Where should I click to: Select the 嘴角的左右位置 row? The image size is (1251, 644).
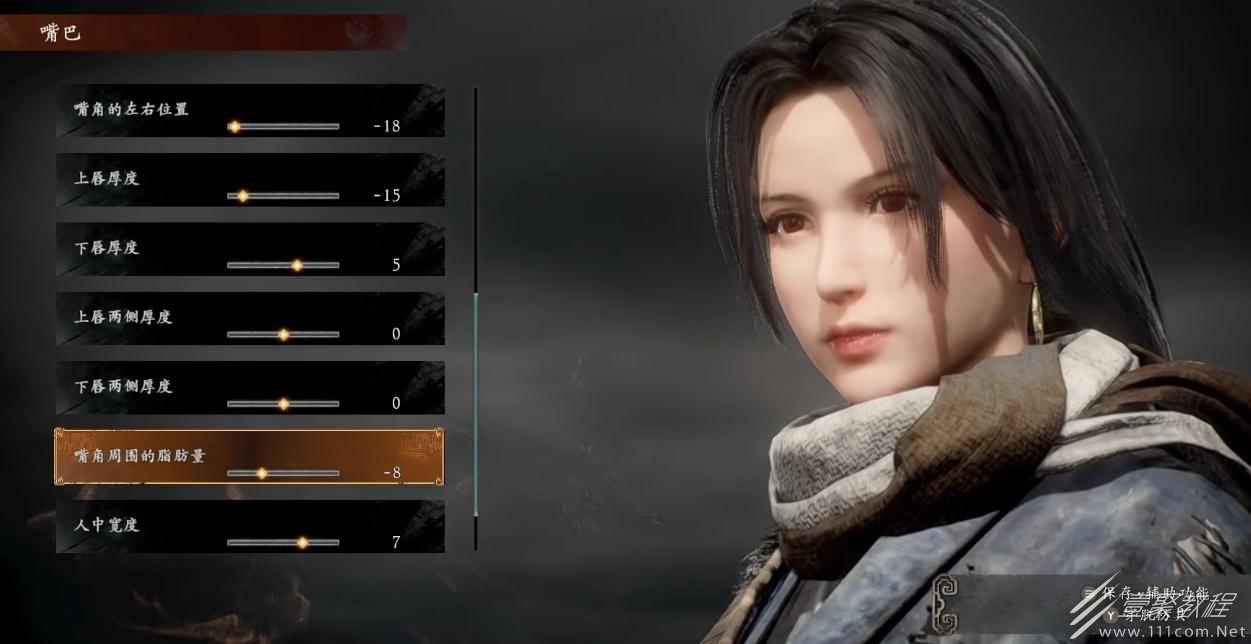250,111
